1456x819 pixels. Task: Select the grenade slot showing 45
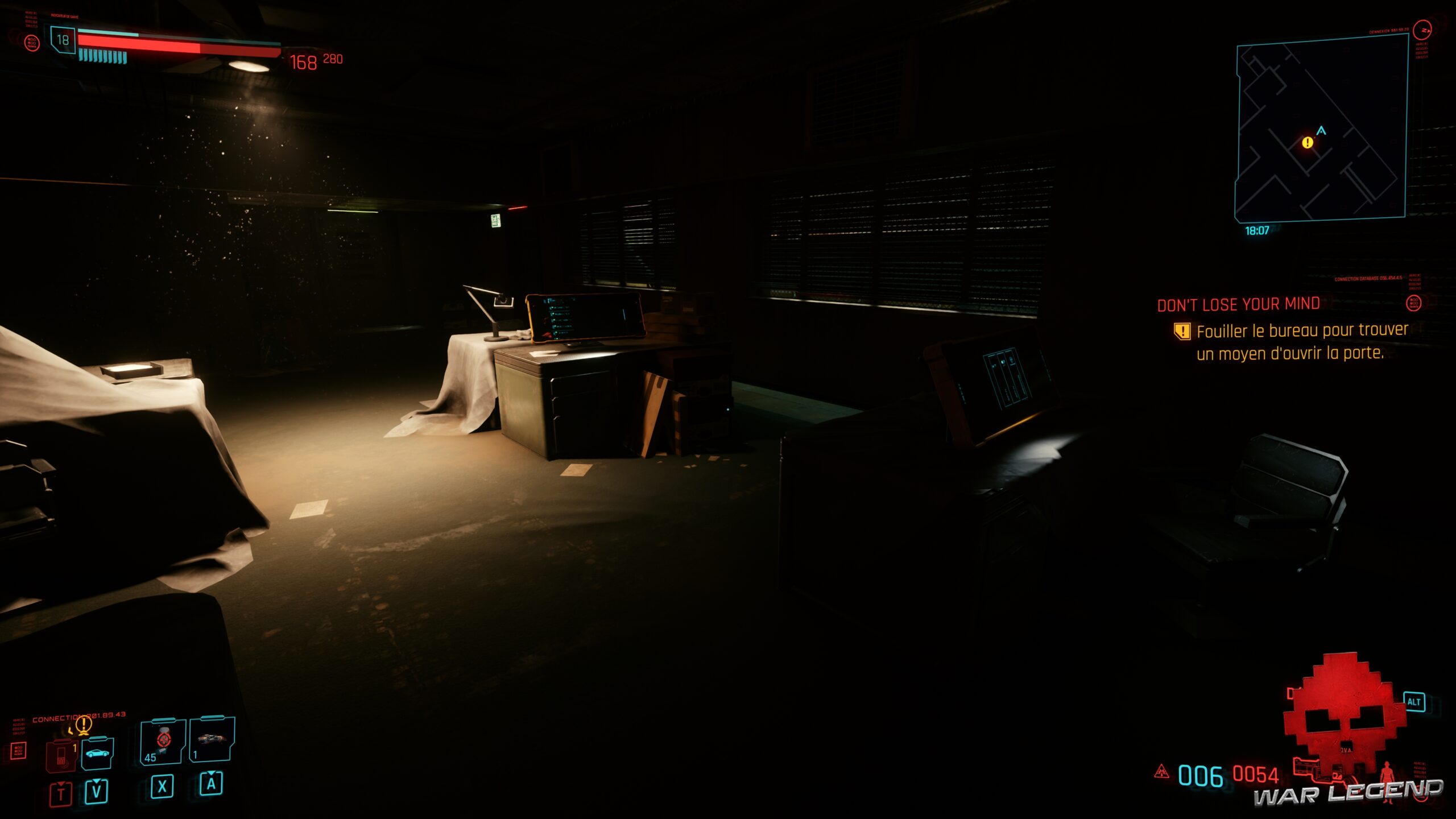(x=161, y=743)
